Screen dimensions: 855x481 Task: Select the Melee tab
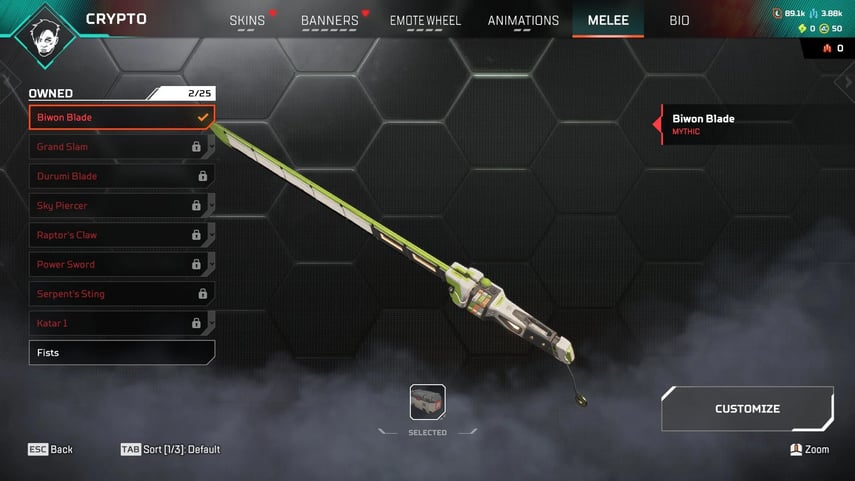pyautogui.click(x=607, y=20)
